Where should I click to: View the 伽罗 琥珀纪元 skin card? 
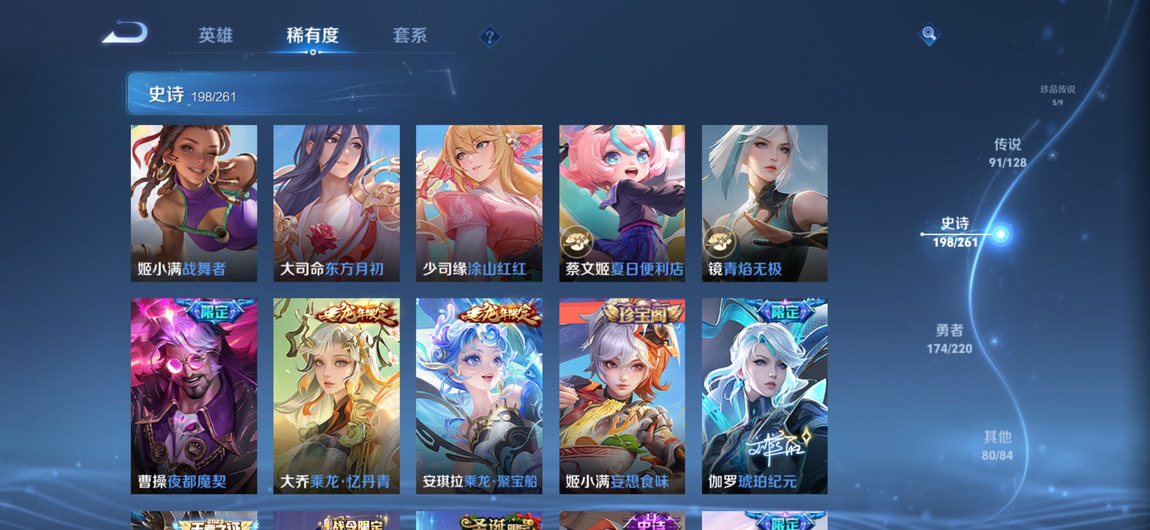(765, 396)
